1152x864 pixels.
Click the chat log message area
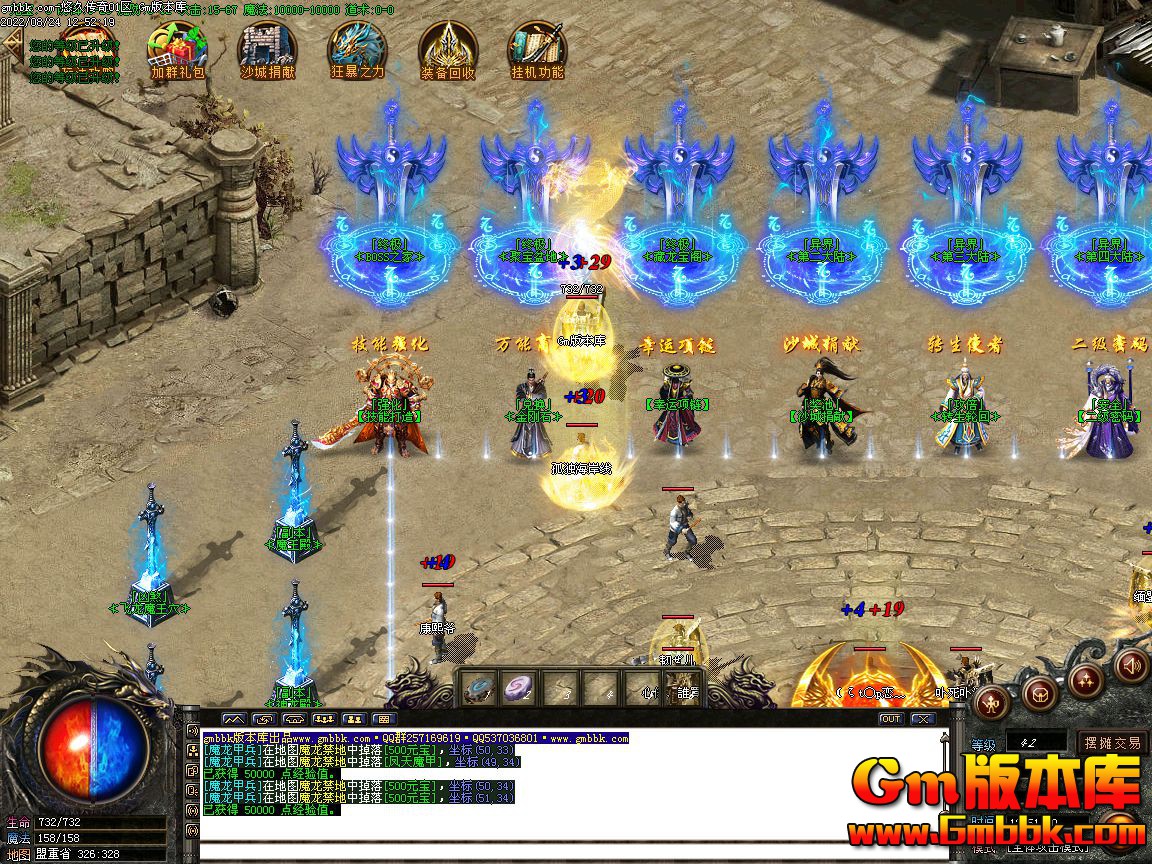pos(572,790)
